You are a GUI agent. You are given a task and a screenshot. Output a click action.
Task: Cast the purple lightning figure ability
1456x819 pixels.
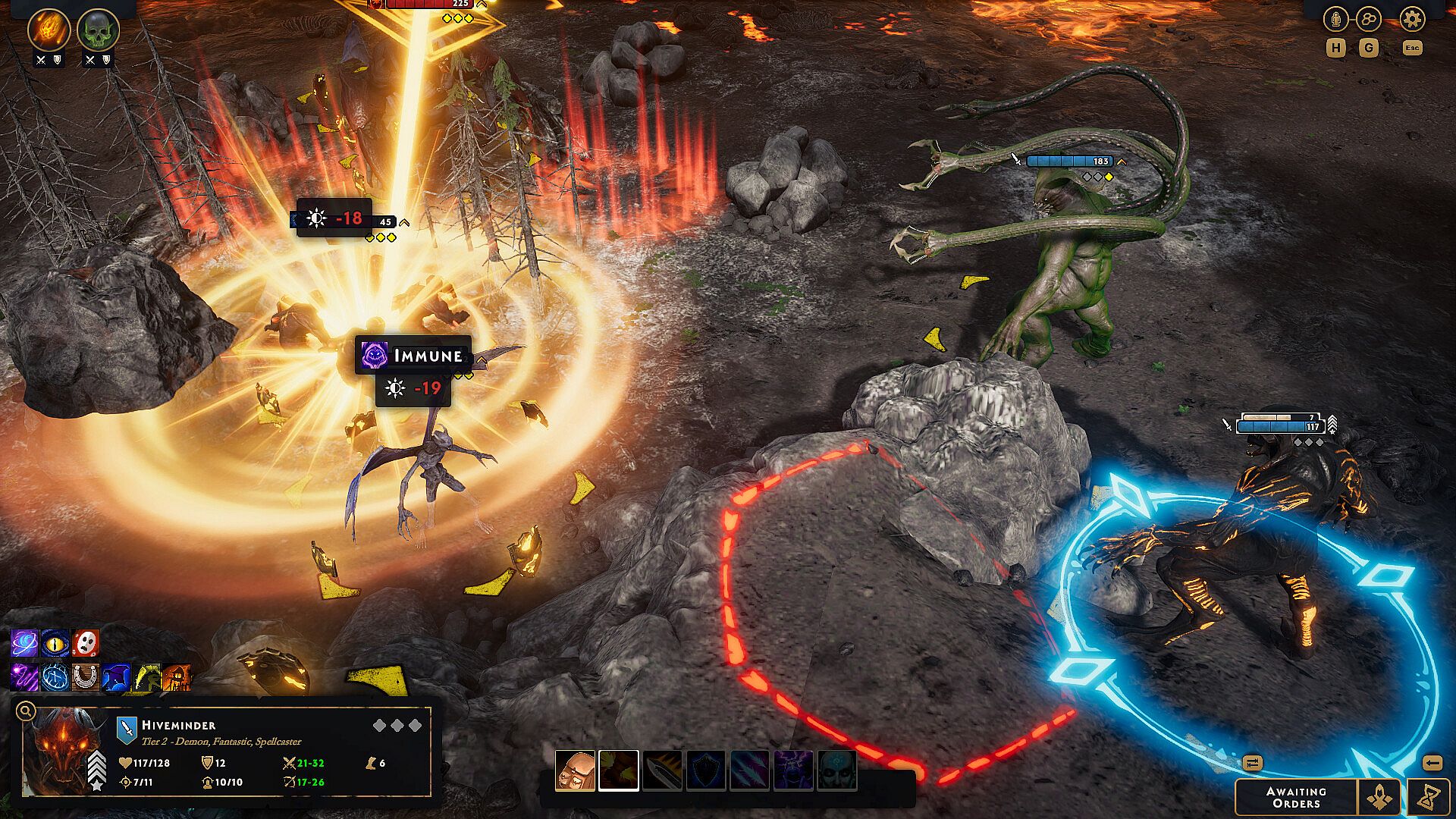(793, 770)
